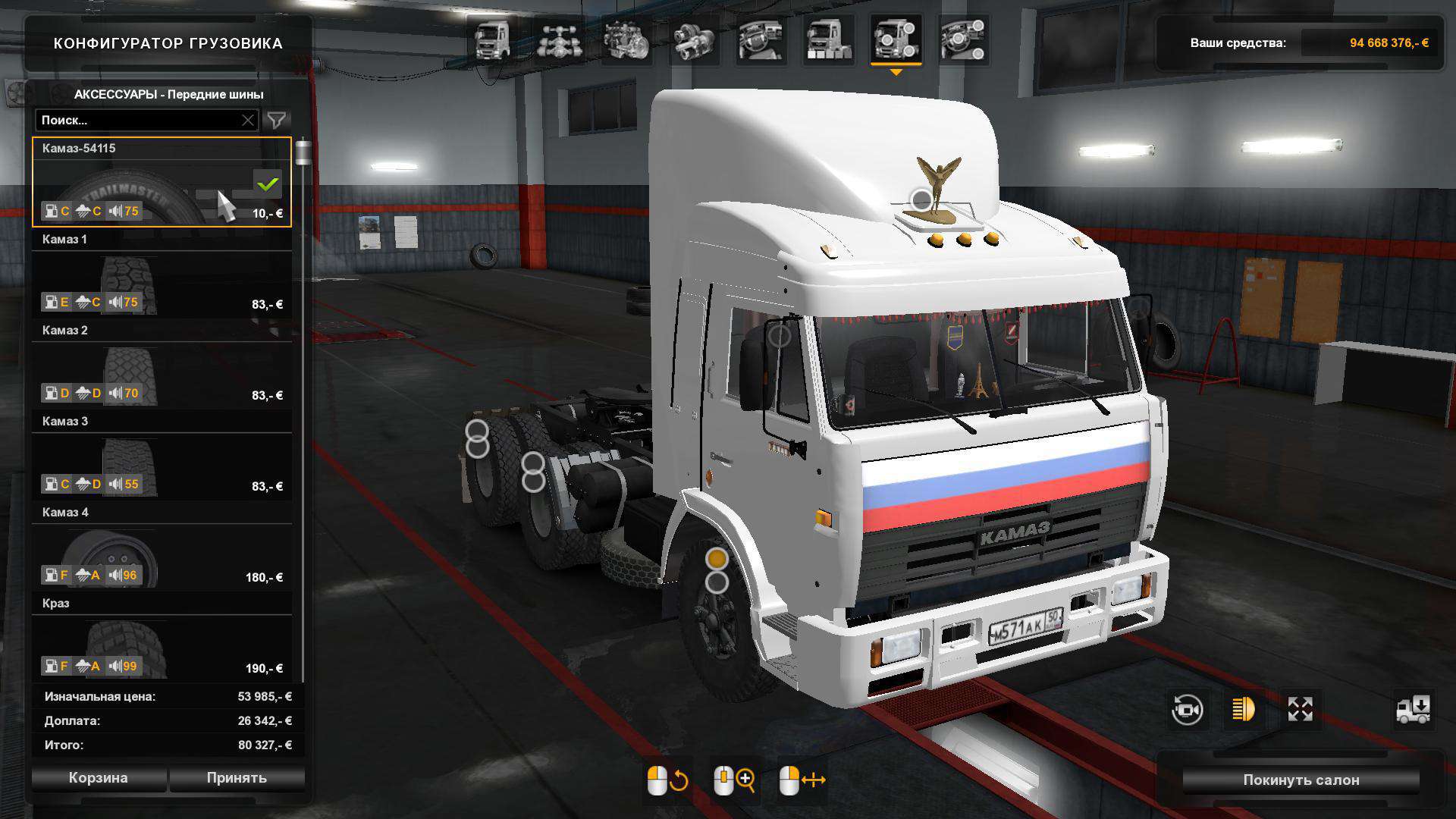Choose the Камаз 1 tire option
Viewport: 1456px width, 819px height.
pyautogui.click(x=162, y=275)
